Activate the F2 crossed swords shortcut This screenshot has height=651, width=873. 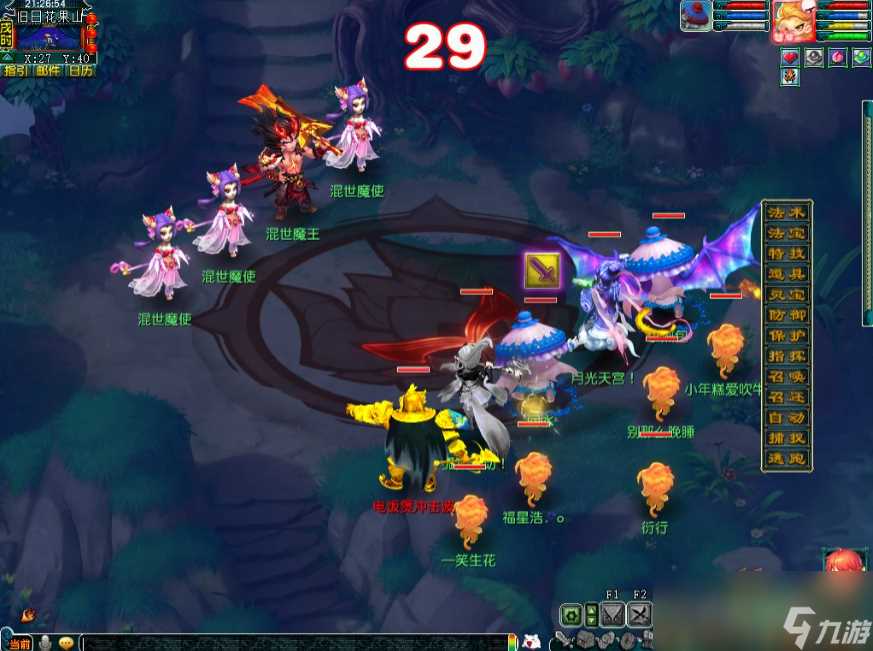coord(639,614)
